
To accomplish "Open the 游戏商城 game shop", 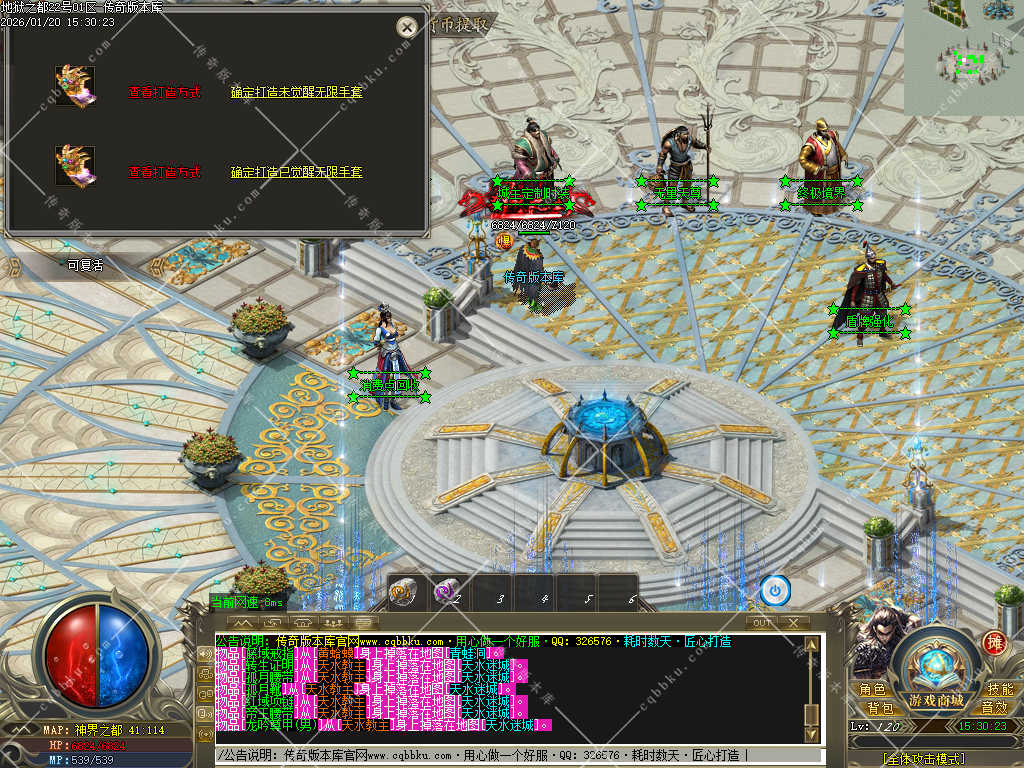I will pyautogui.click(x=937, y=699).
